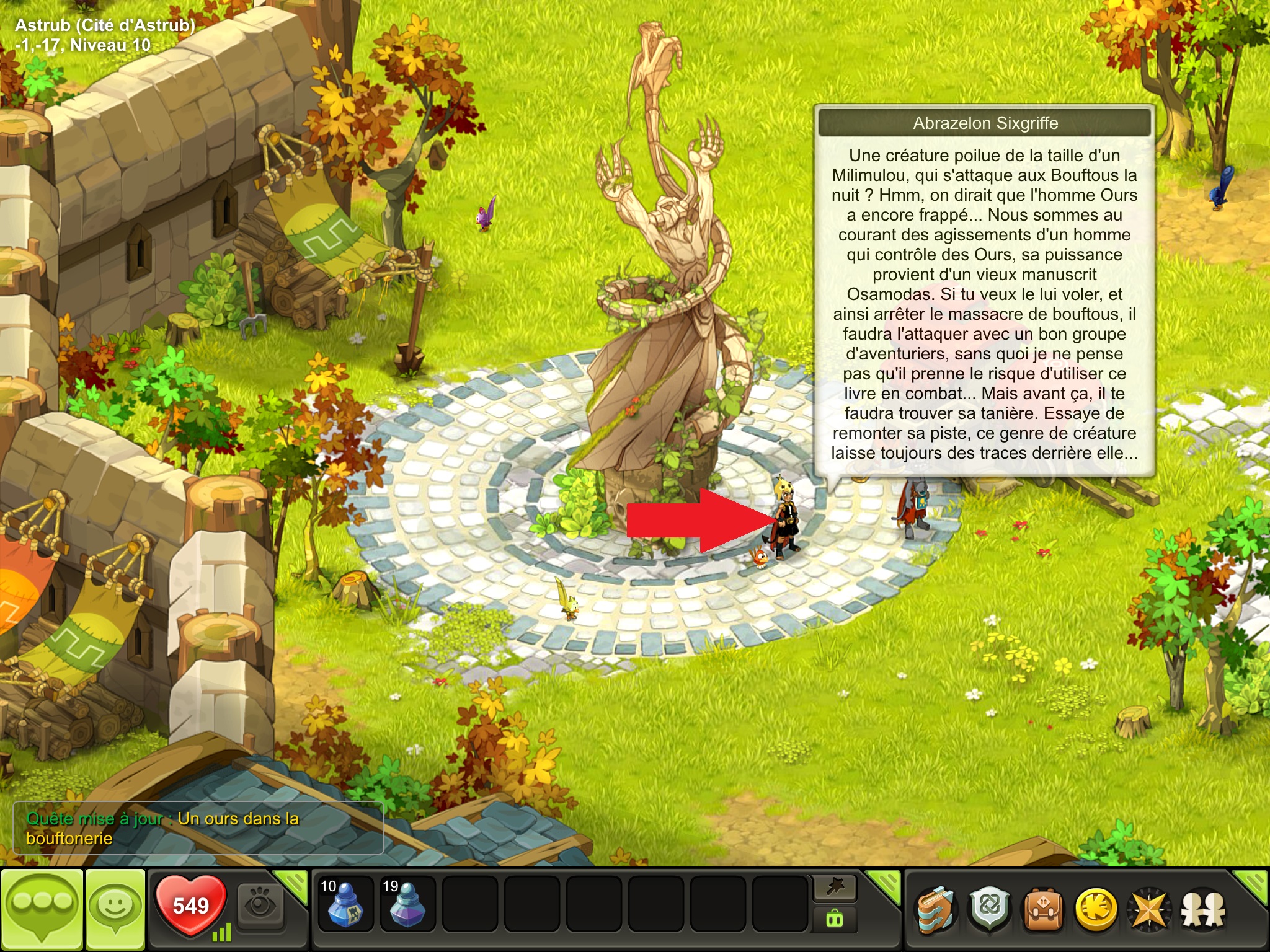Open the friends list icon
Screen dimensions: 1270x952
coord(1203,910)
